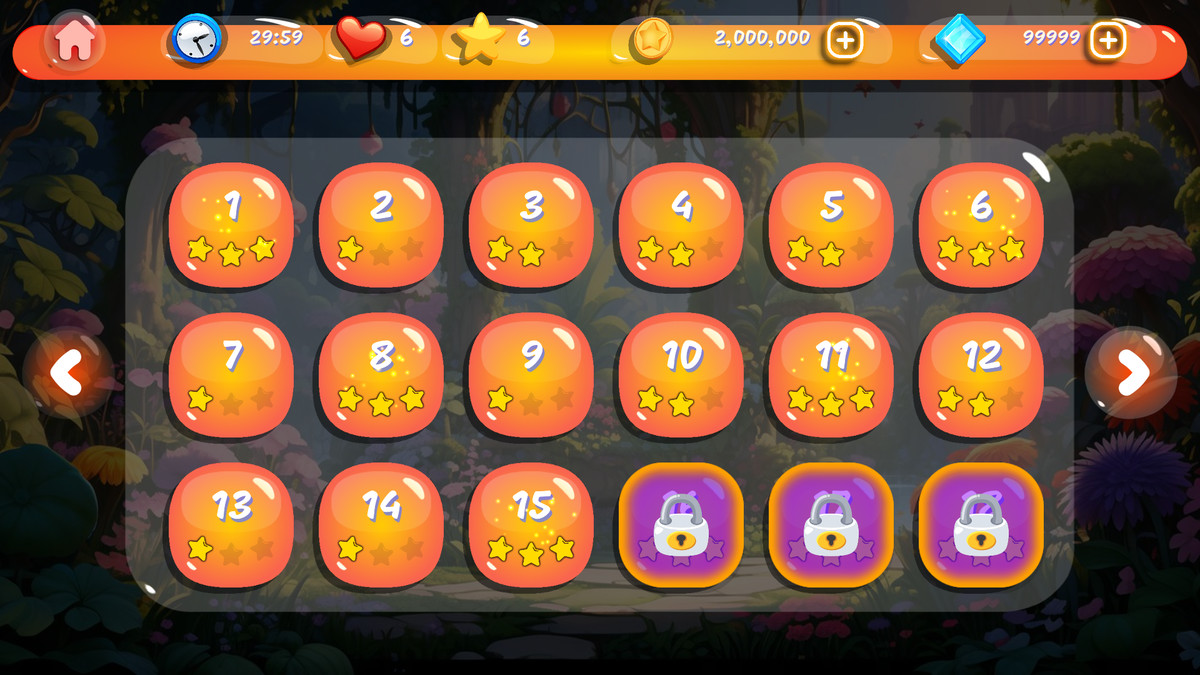1200x675 pixels.
Task: Open level 13
Action: tap(231, 525)
